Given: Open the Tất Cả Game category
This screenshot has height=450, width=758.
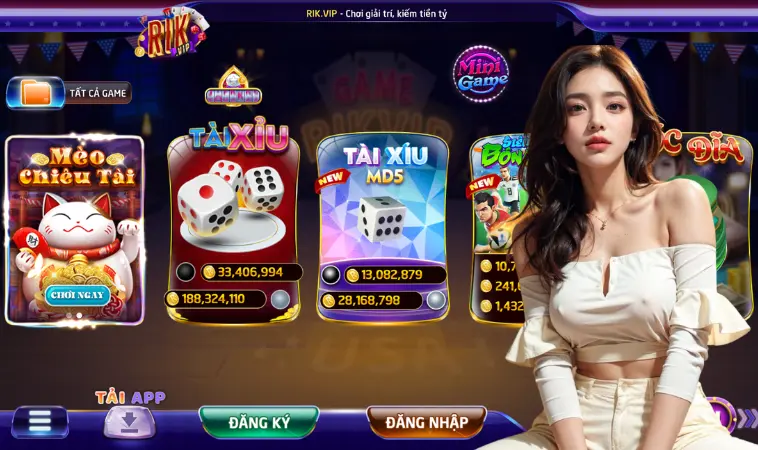Looking at the screenshot, I should pos(70,93).
